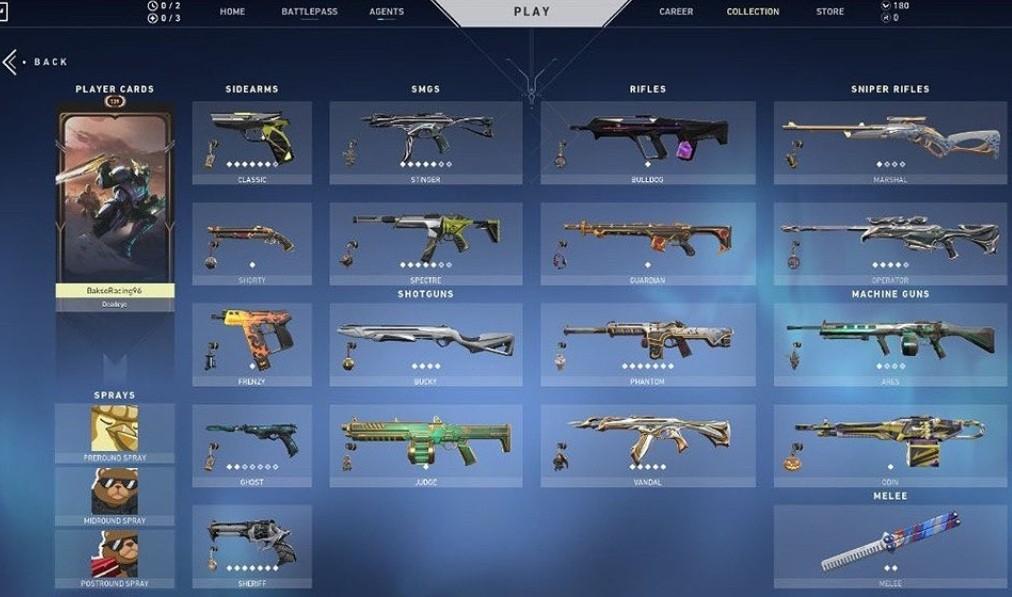
Task: Select the Phantom rifle slot
Action: coord(647,345)
